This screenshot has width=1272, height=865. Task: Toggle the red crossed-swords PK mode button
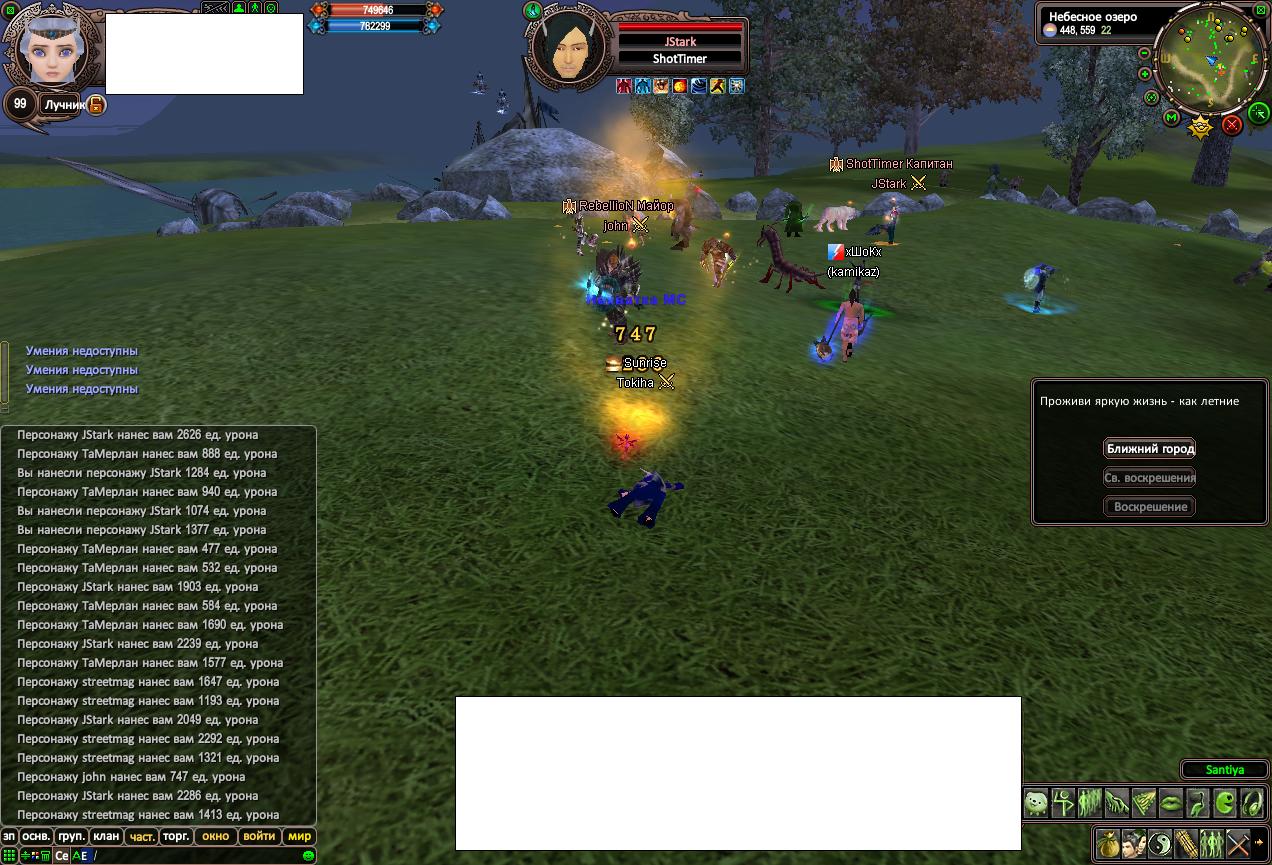1232,125
